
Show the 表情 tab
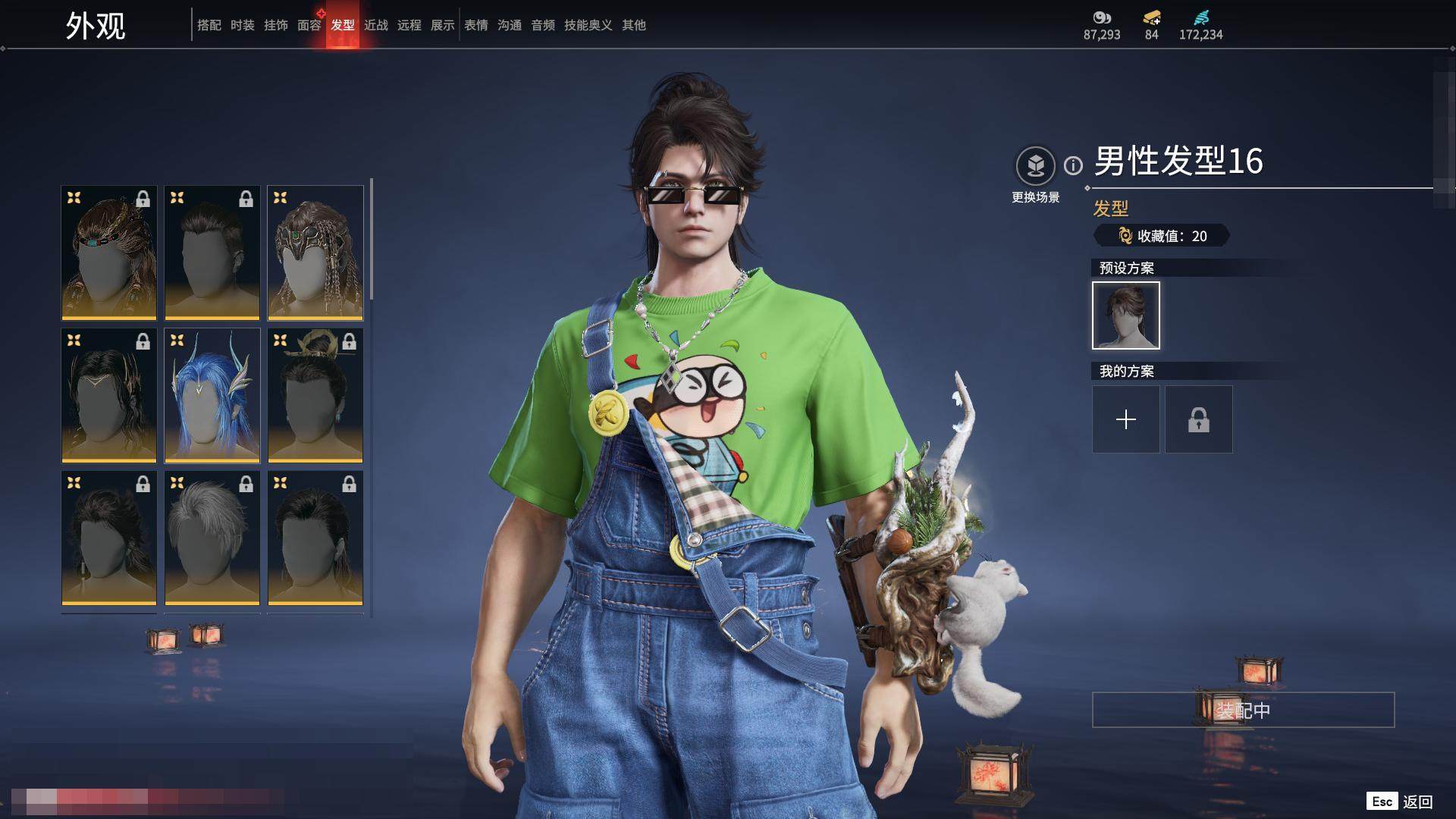(475, 25)
